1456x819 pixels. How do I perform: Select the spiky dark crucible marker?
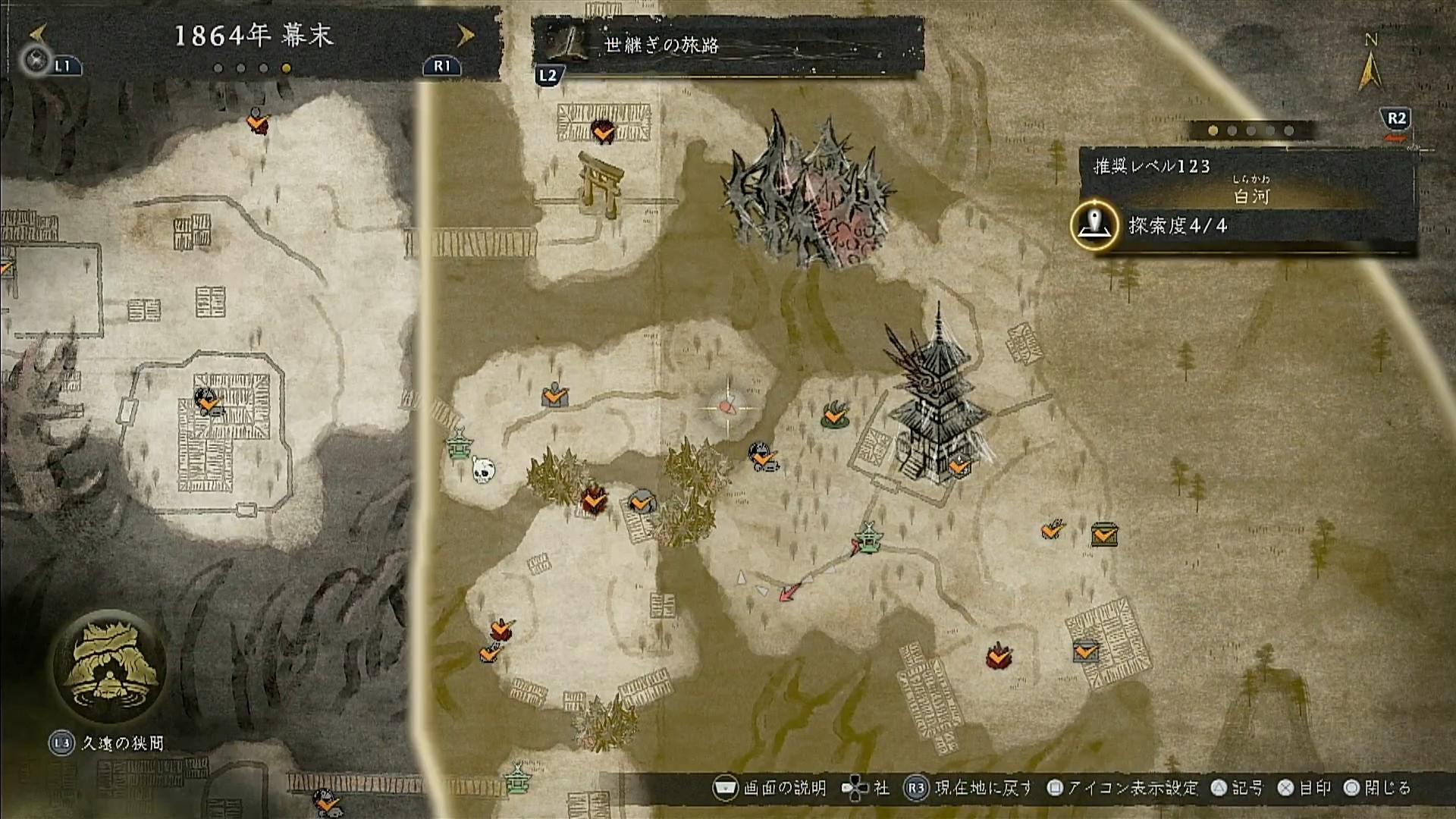click(805, 193)
